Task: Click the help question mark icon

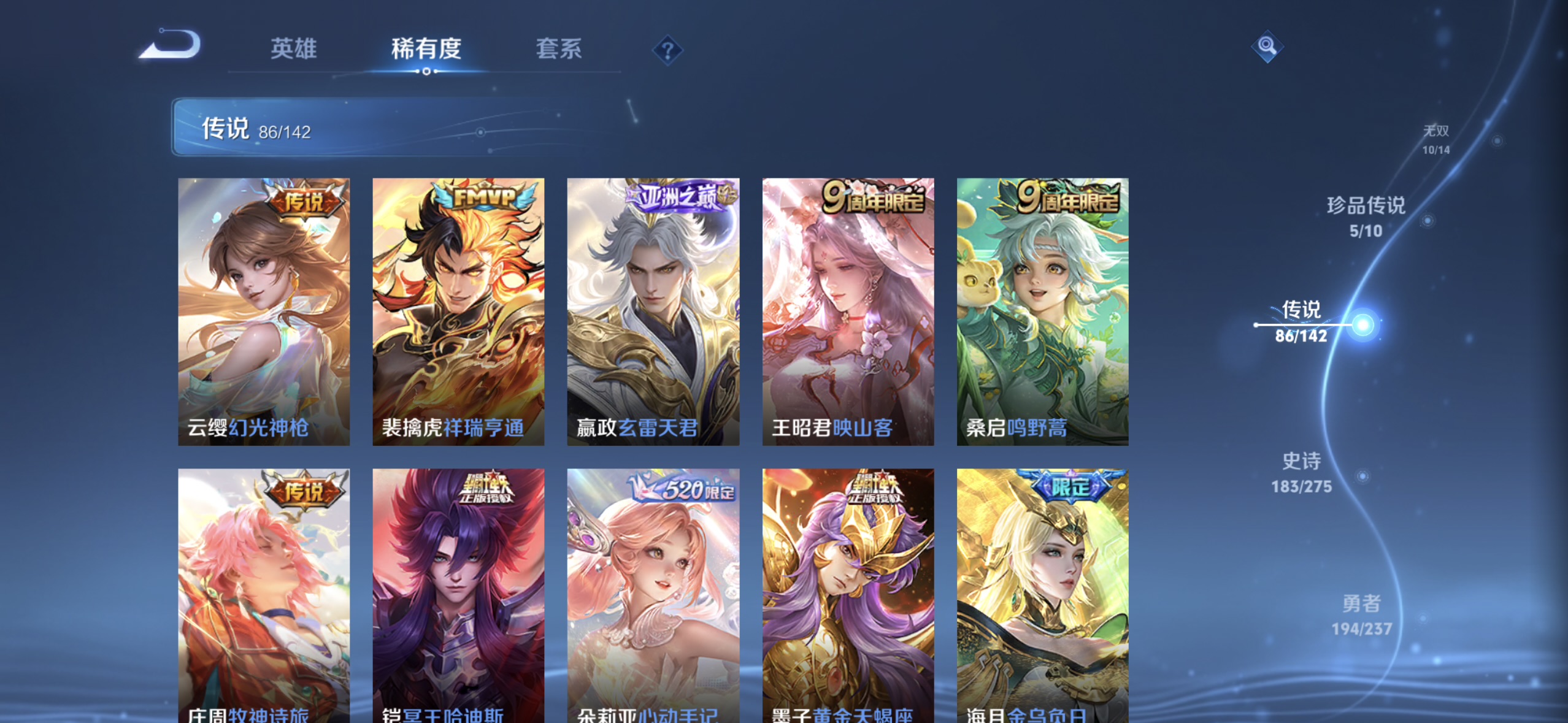Action: pos(668,51)
